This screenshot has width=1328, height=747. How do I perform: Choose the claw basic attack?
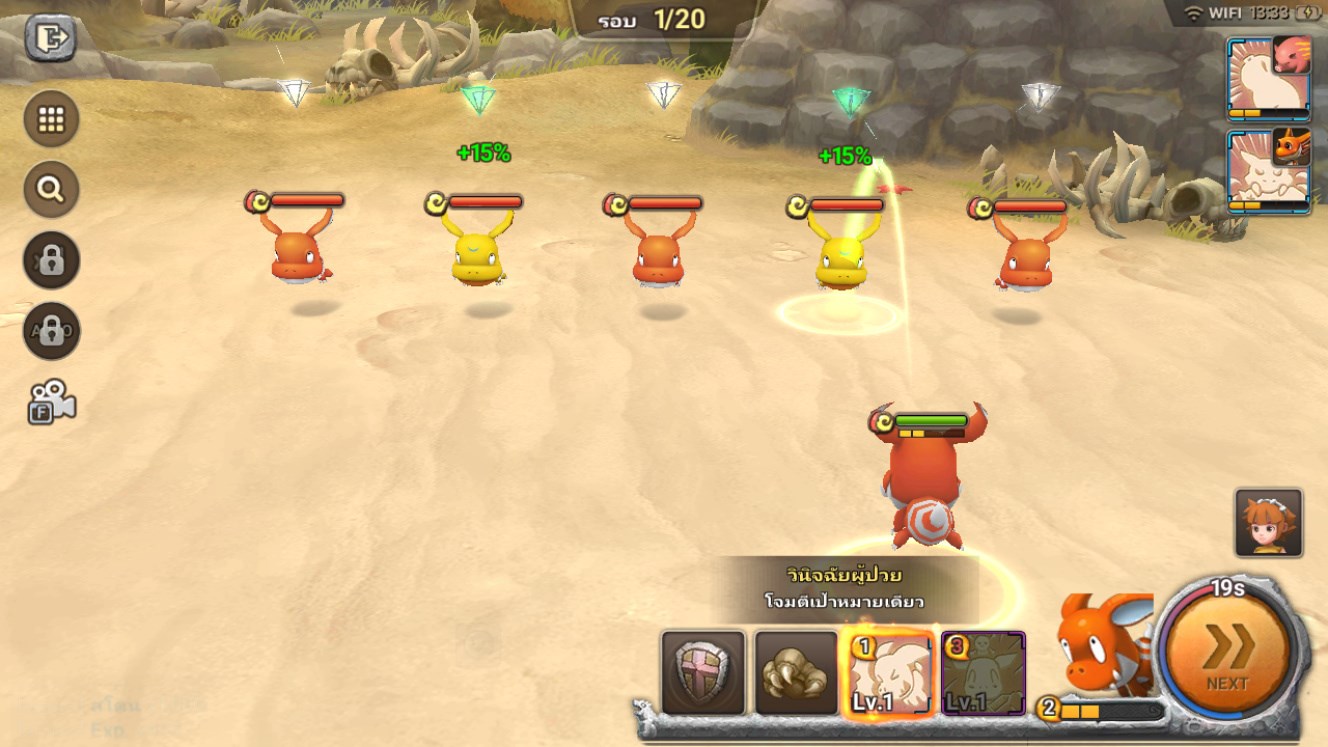tap(796, 672)
